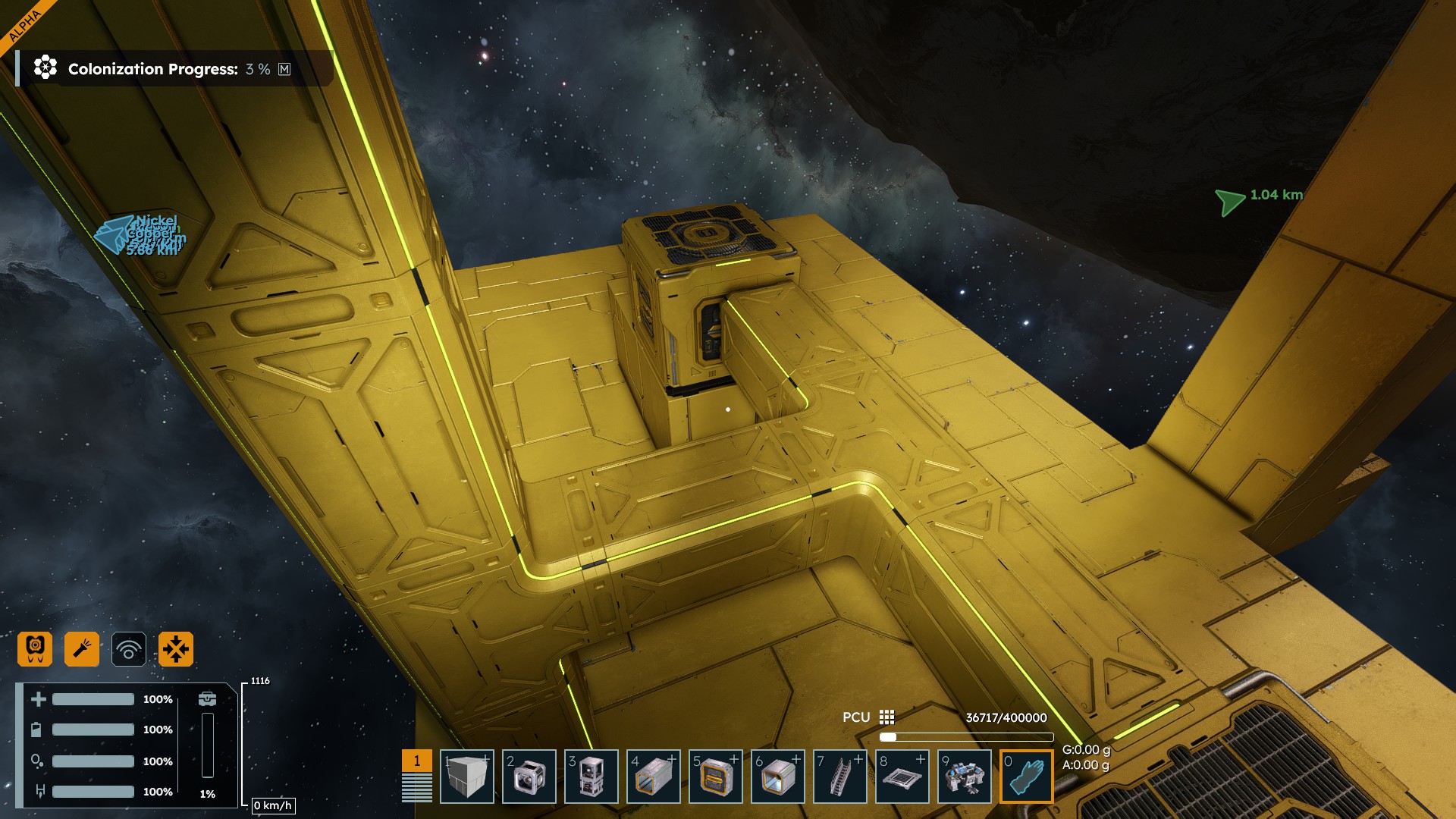1456x819 pixels.
Task: Choose the cargo container block in slot 5
Action: click(715, 777)
